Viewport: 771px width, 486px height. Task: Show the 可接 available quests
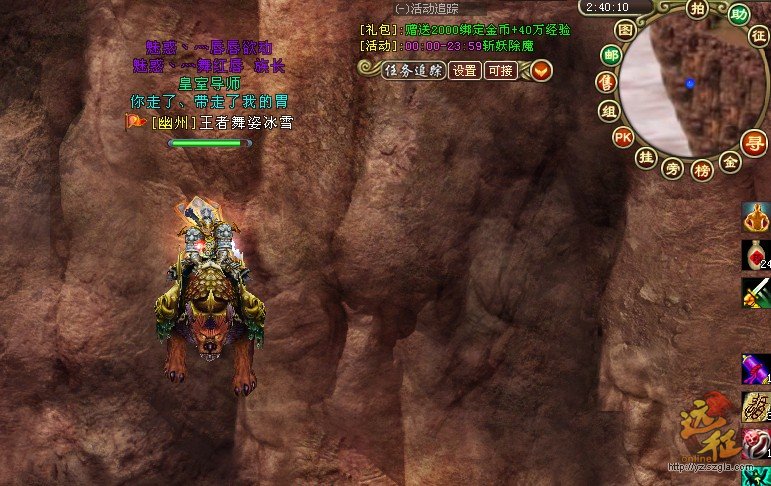(x=499, y=70)
